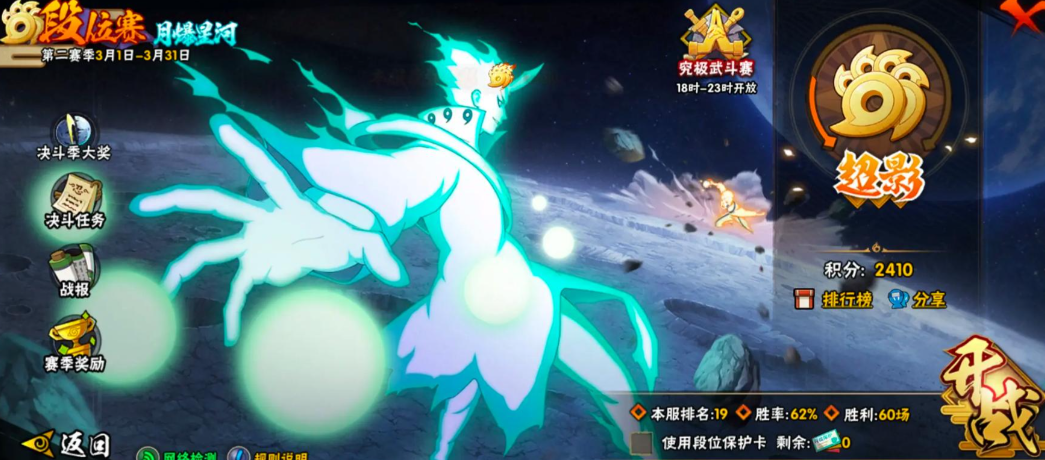Screen dimensions: 1045x460
Task: Open 赛季奖励 season rewards trophy
Action: (74, 343)
